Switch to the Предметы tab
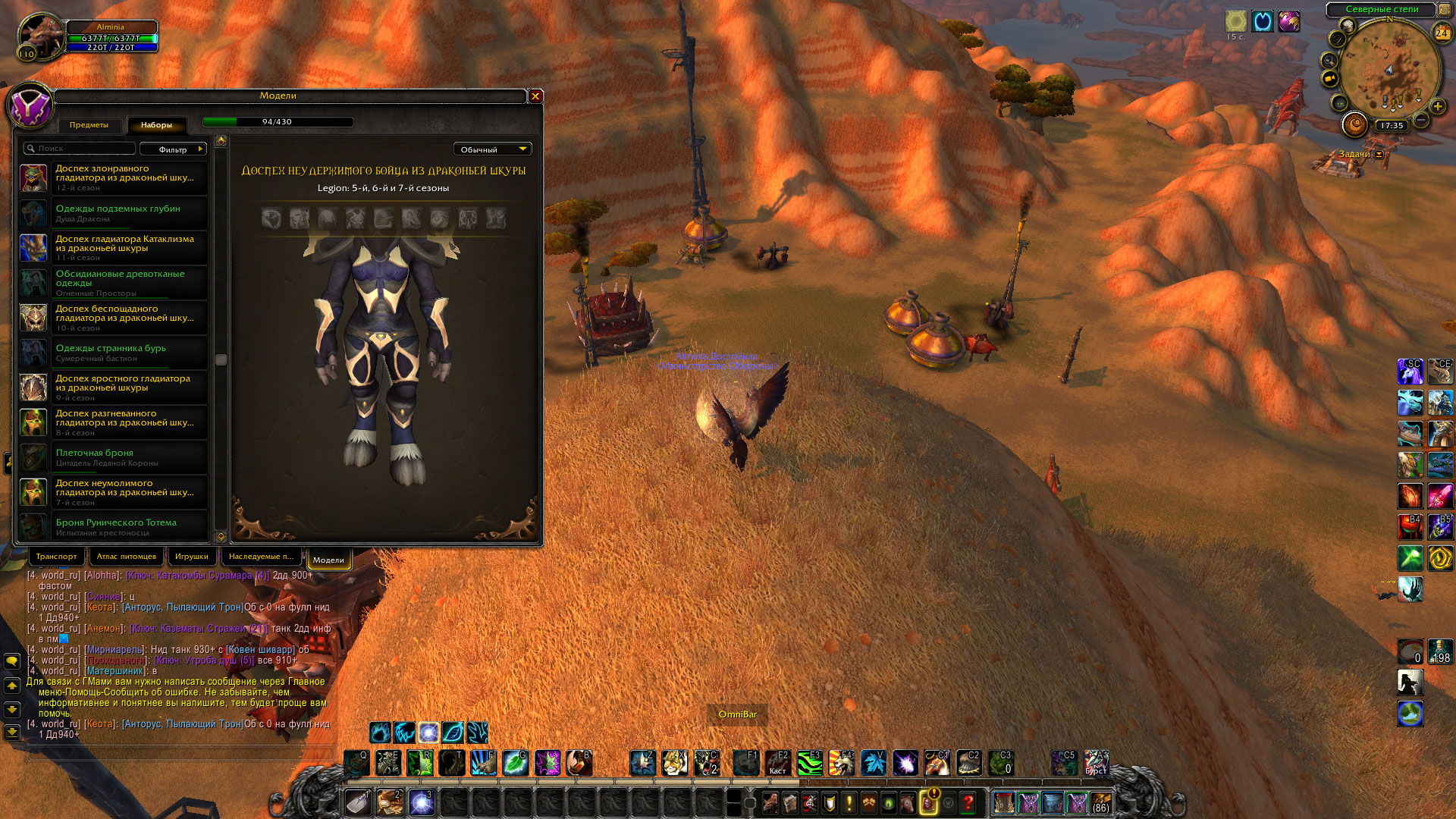The image size is (1456, 819). pyautogui.click(x=89, y=125)
